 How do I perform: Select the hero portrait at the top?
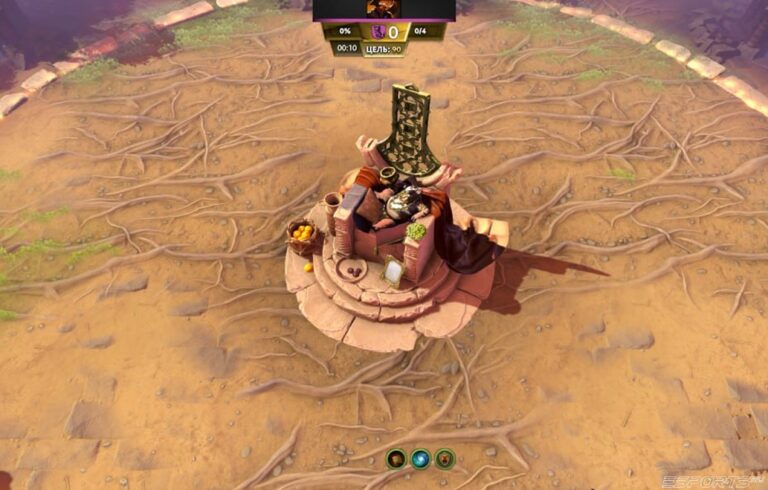click(384, 9)
